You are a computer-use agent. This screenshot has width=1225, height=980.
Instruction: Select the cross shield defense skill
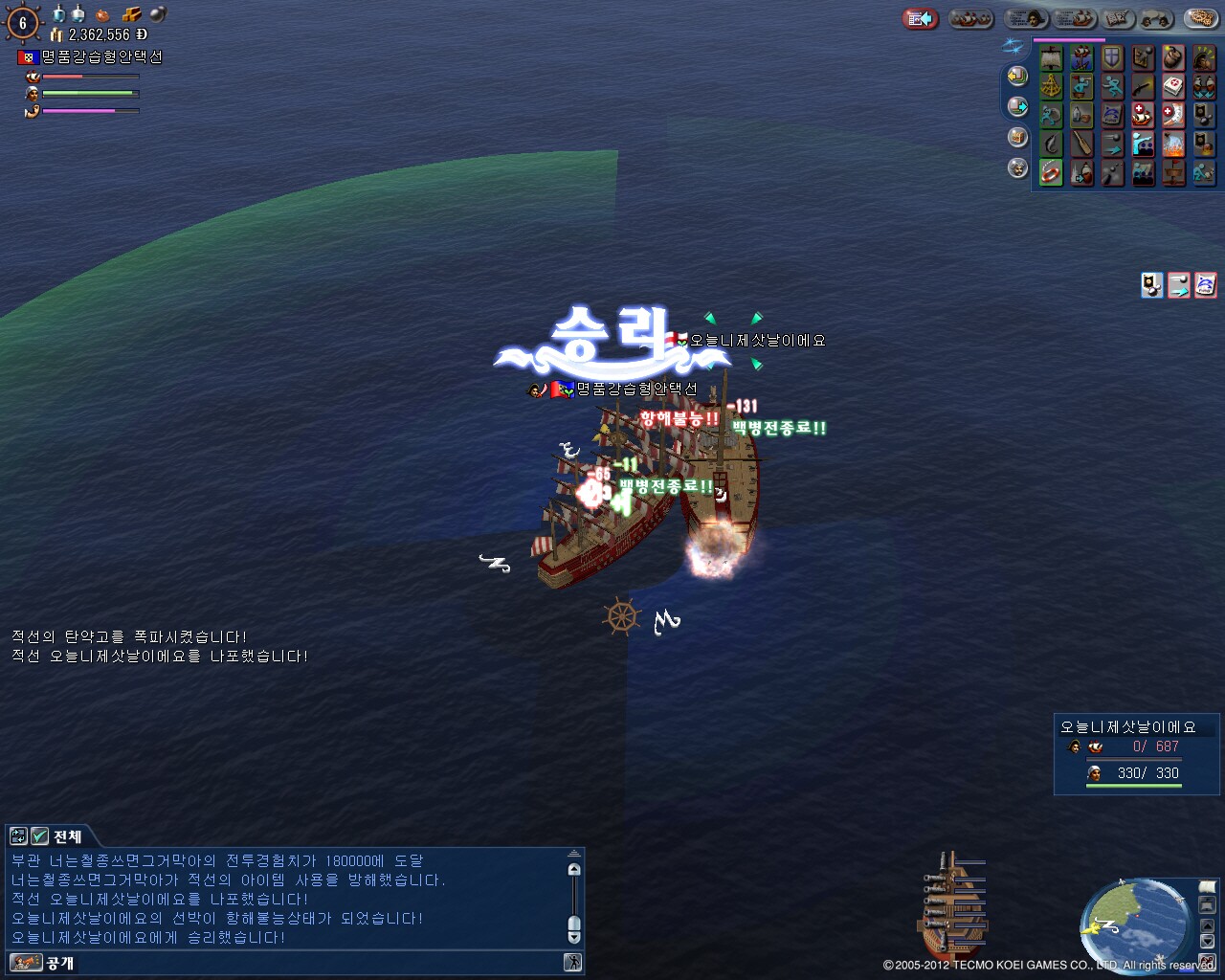pos(1112,58)
